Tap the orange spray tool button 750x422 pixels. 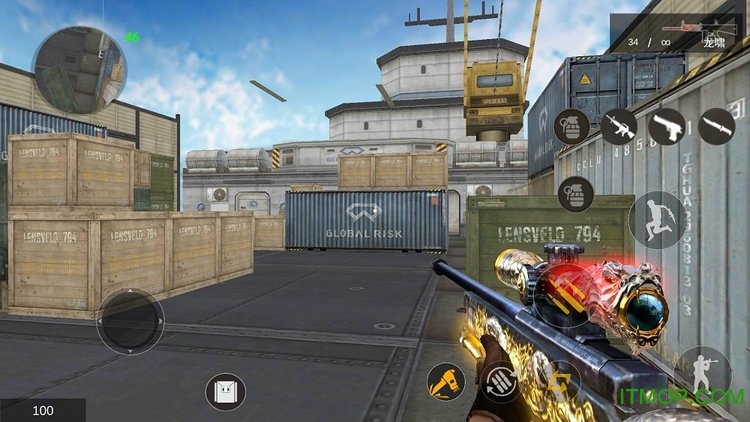[445, 381]
